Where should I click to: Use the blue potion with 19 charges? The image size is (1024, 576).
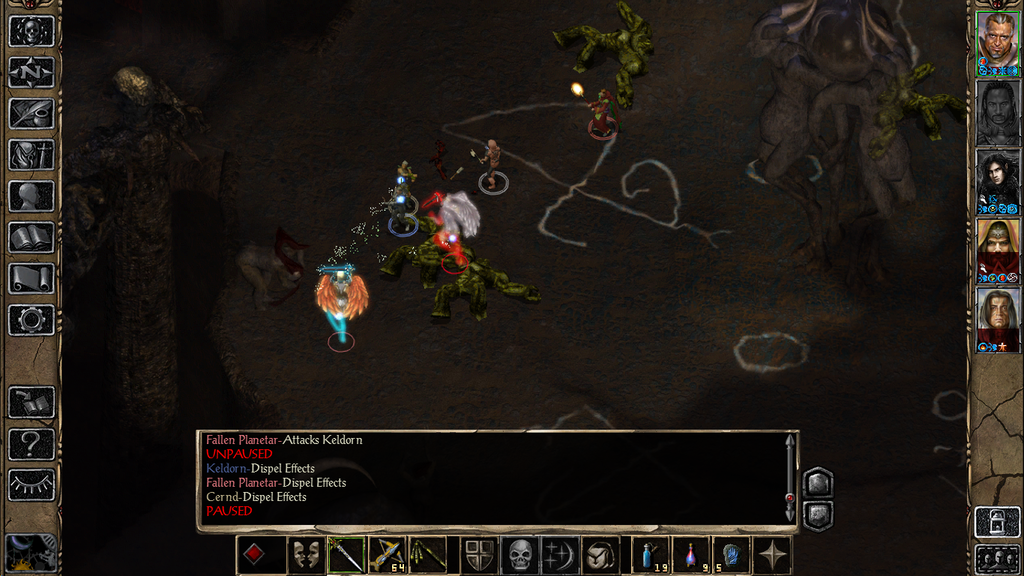(652, 555)
